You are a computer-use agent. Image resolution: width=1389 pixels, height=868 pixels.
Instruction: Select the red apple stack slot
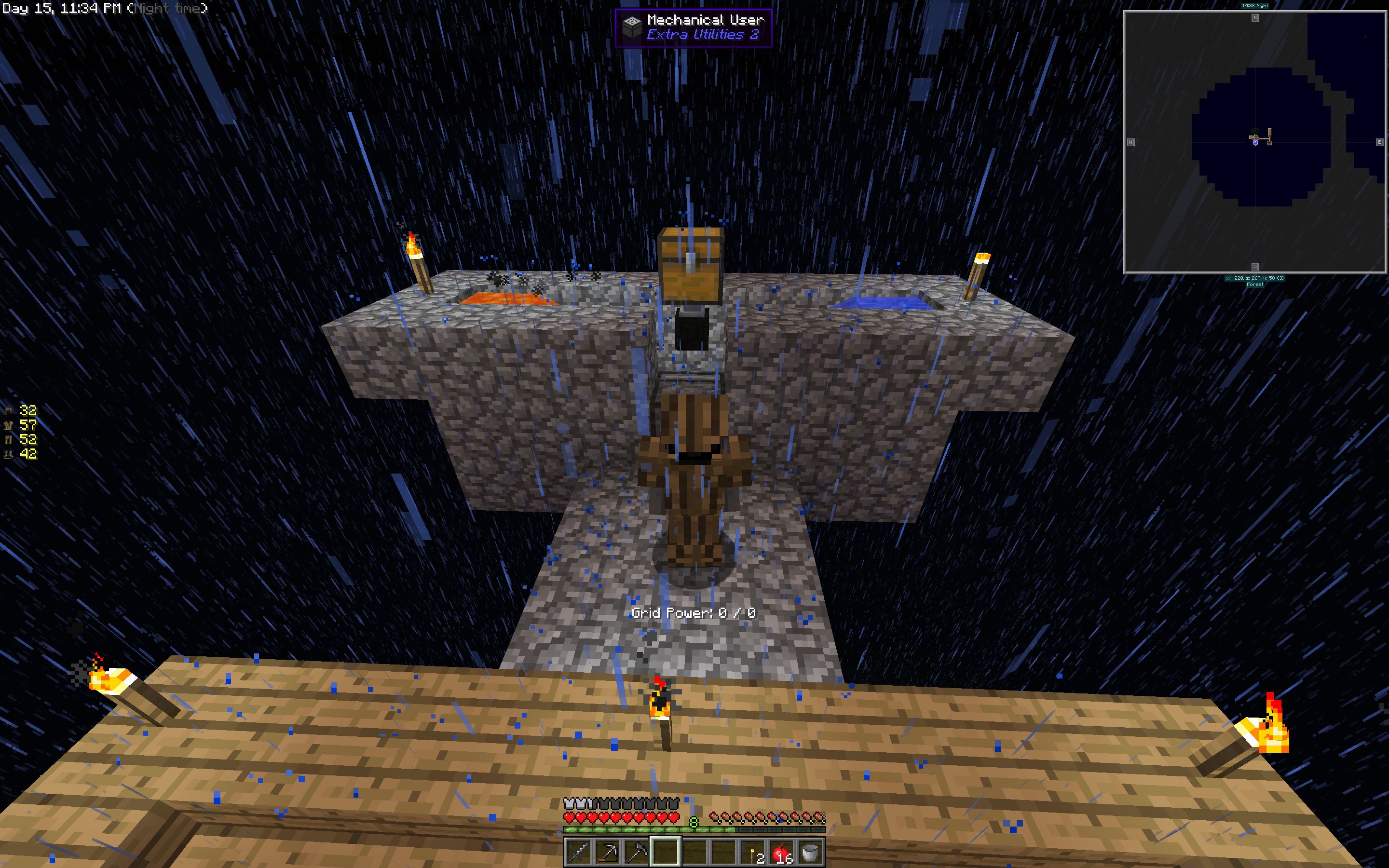click(x=782, y=851)
